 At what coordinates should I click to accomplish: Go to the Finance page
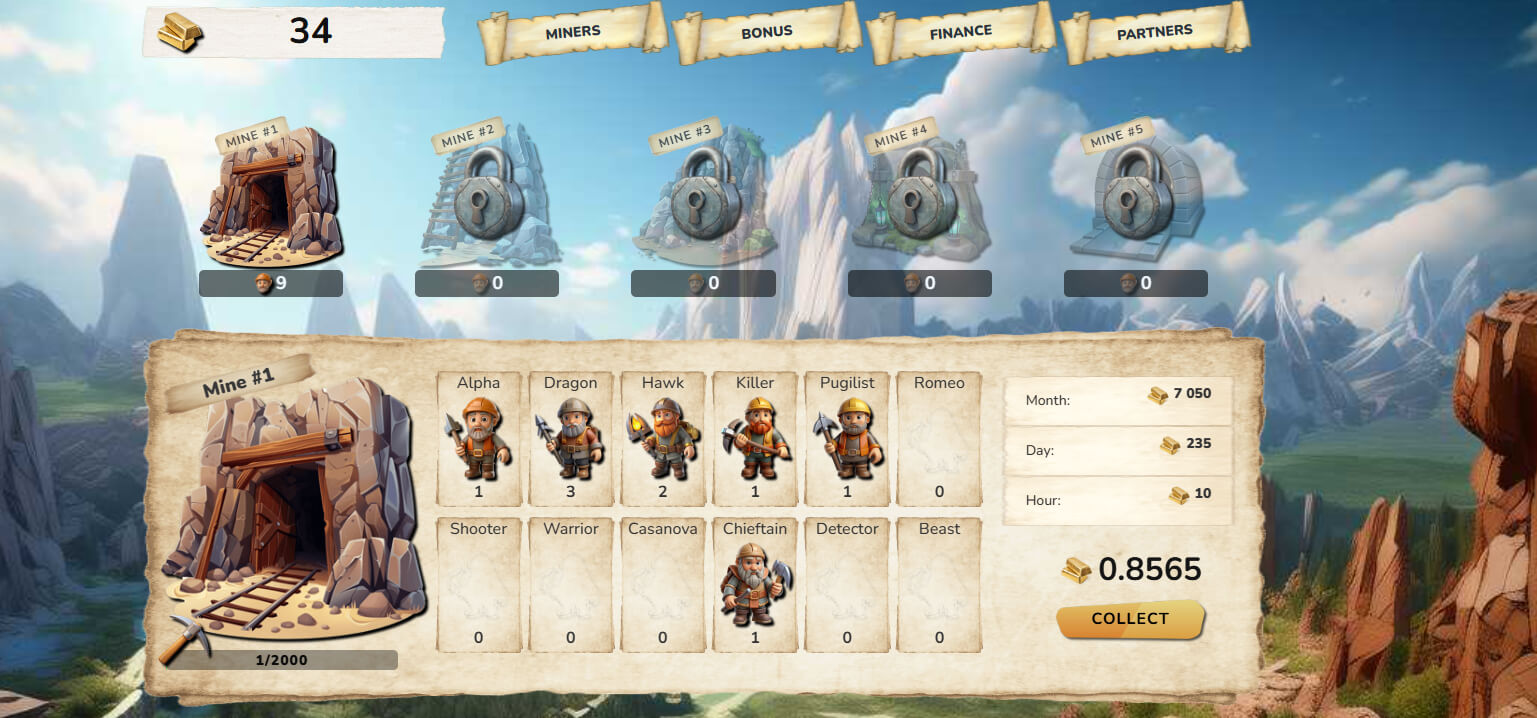tap(960, 33)
